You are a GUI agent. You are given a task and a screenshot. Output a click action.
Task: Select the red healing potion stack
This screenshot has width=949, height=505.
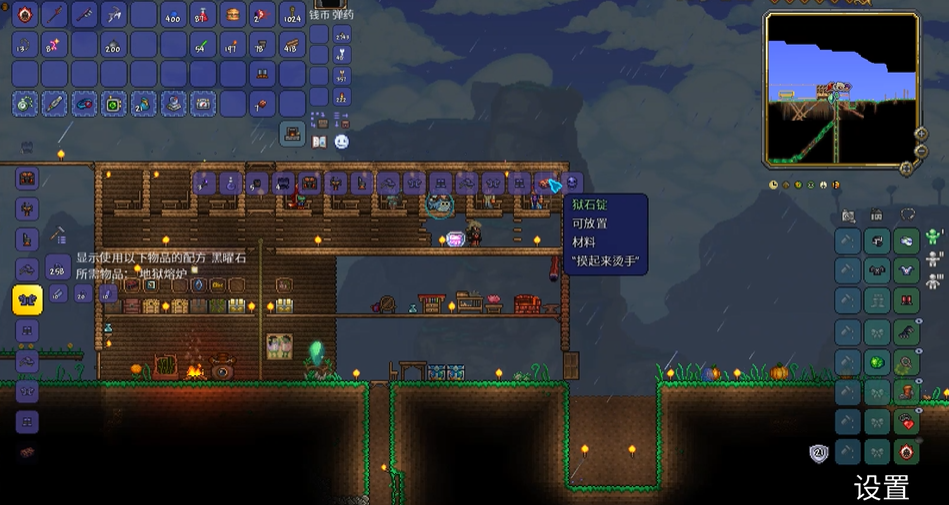pyautogui.click(x=203, y=14)
